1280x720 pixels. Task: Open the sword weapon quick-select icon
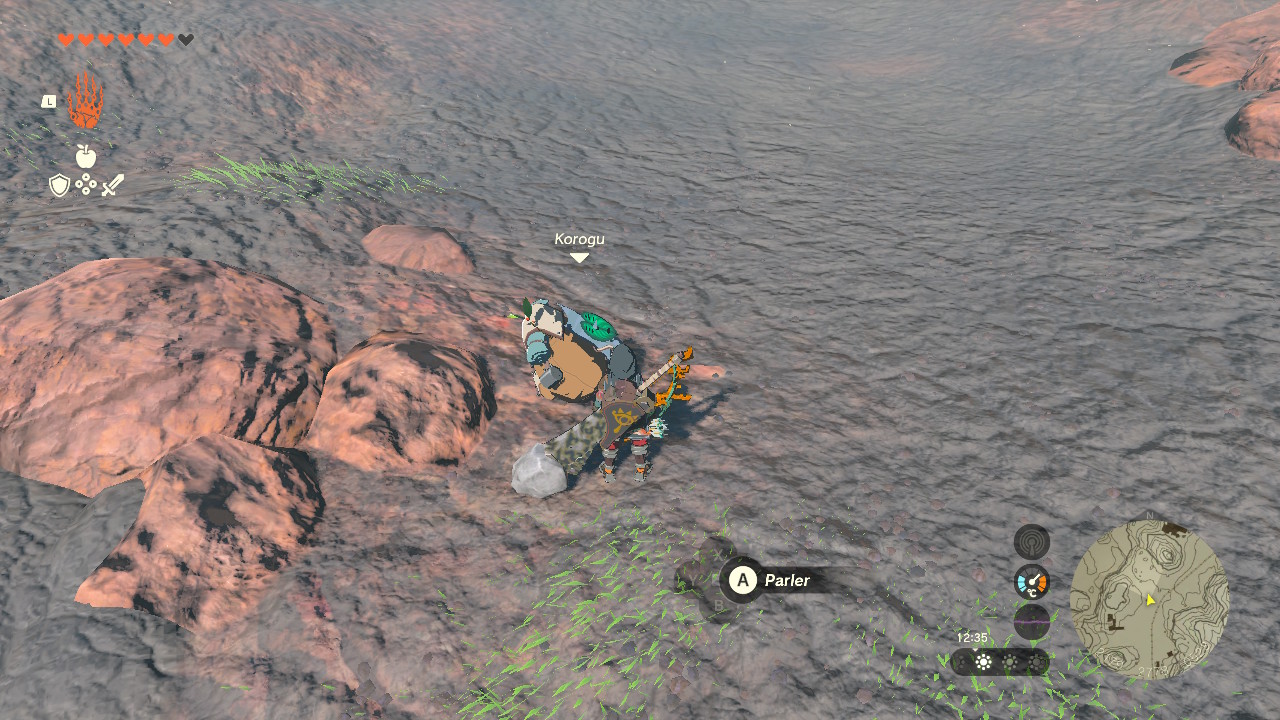click(112, 185)
